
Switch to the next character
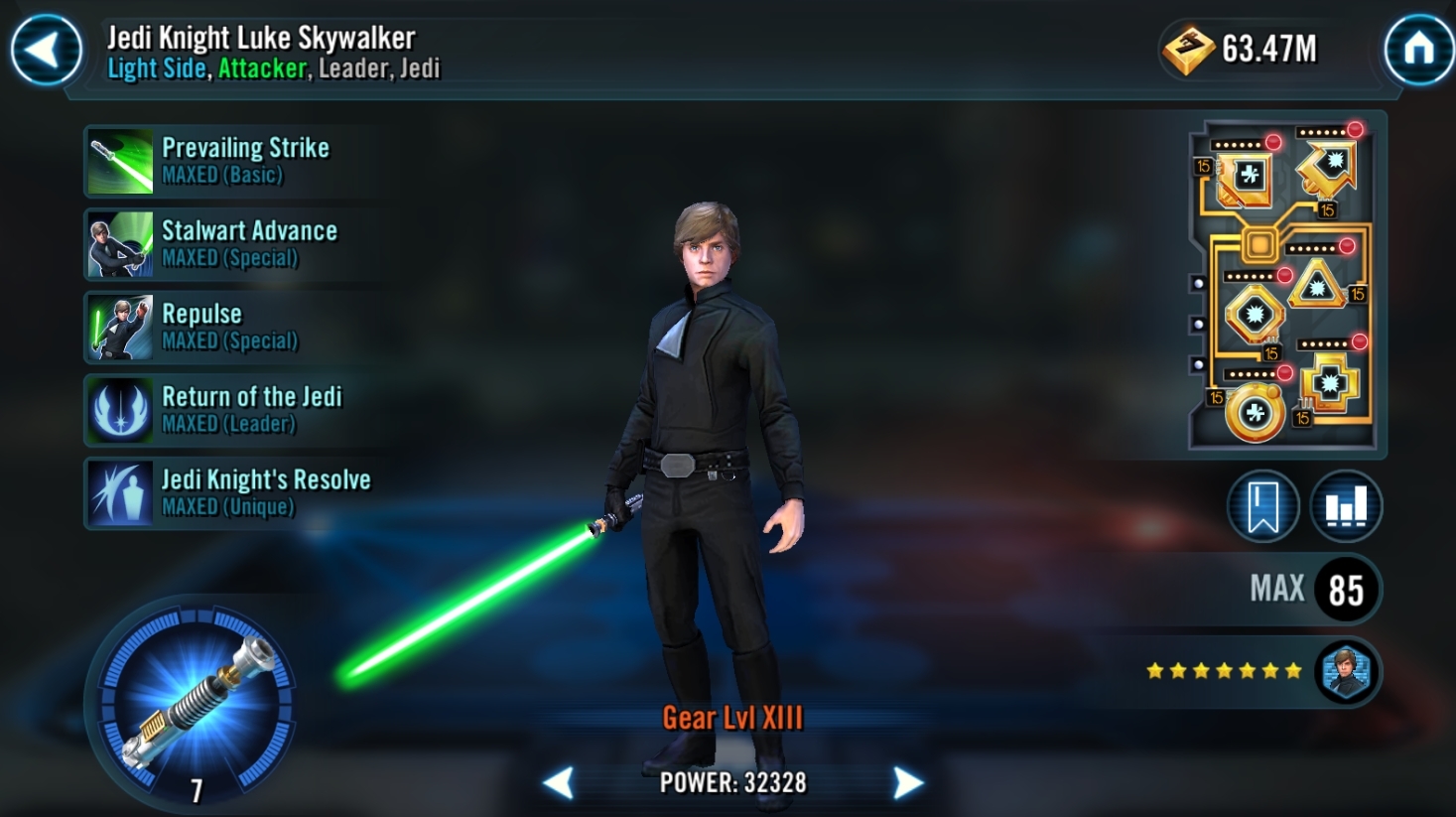907,783
